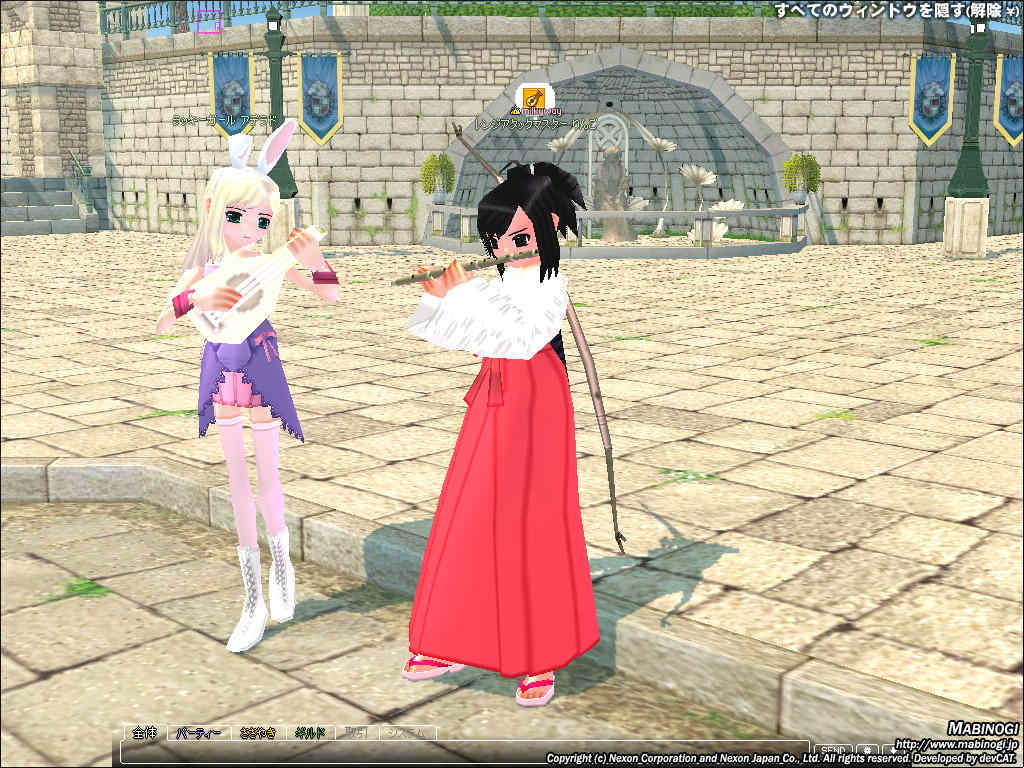The height and width of the screenshot is (768, 1024).
Task: Switch to the ギルド chat tab
Action: 310,733
